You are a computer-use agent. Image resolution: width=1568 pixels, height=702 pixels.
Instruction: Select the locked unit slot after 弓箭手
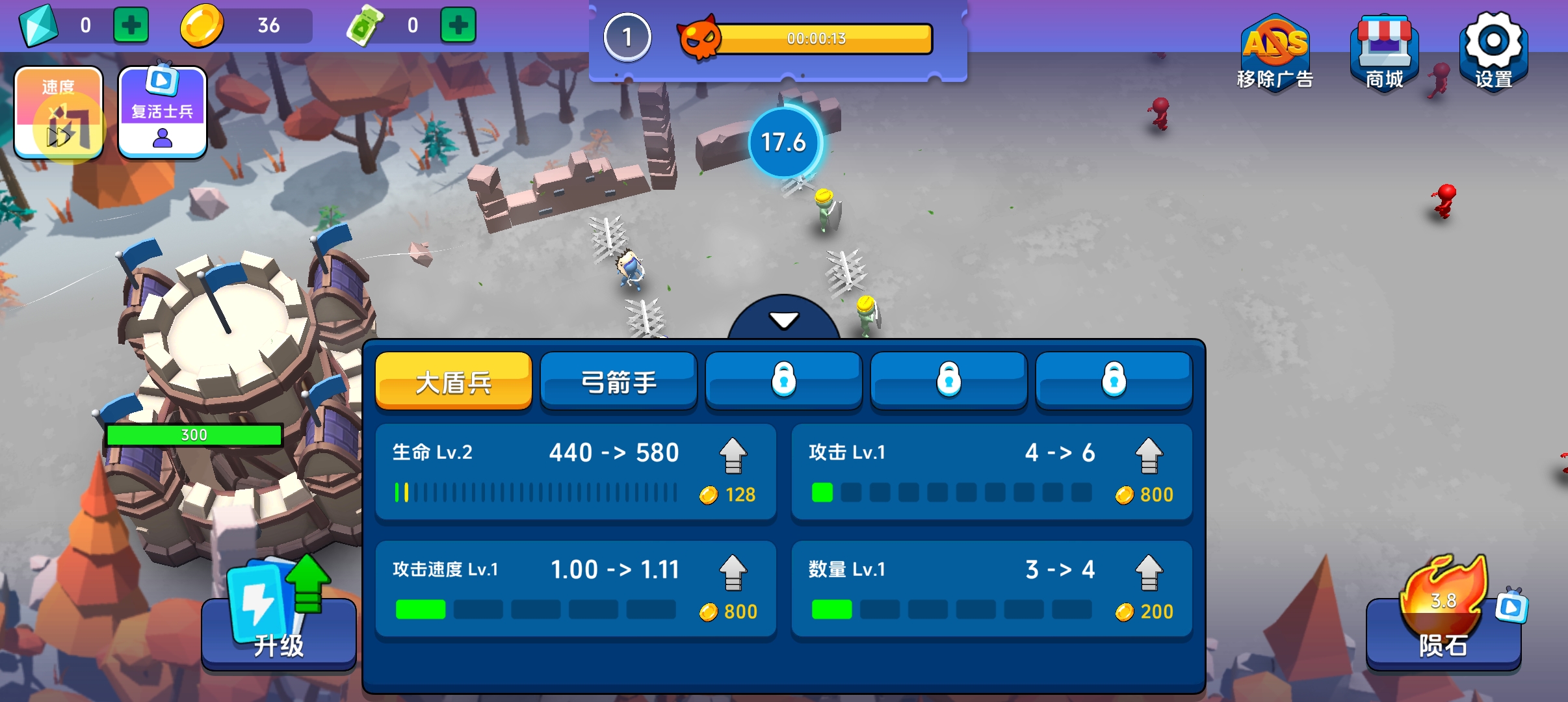point(784,380)
